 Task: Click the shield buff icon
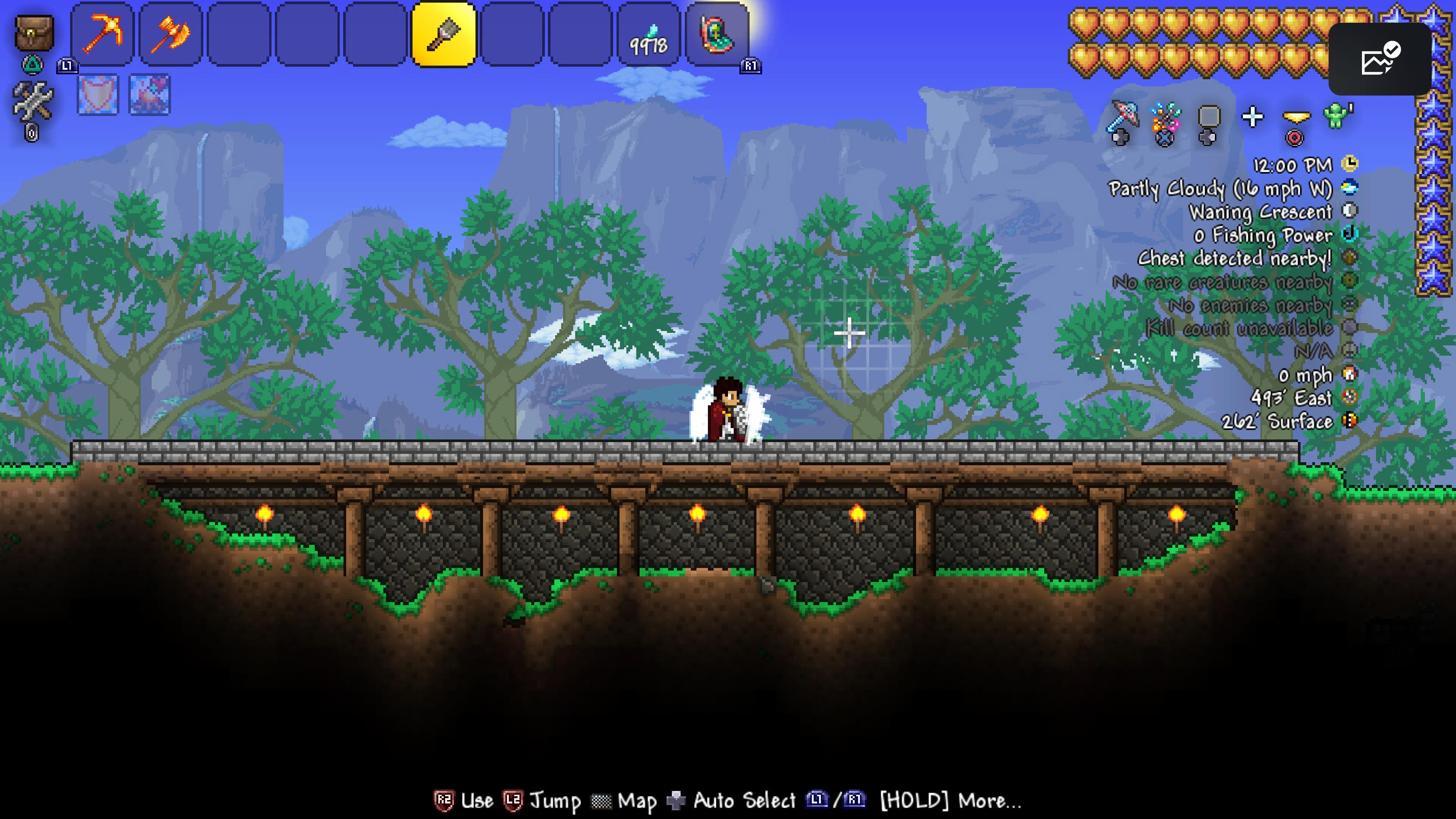coord(98,94)
